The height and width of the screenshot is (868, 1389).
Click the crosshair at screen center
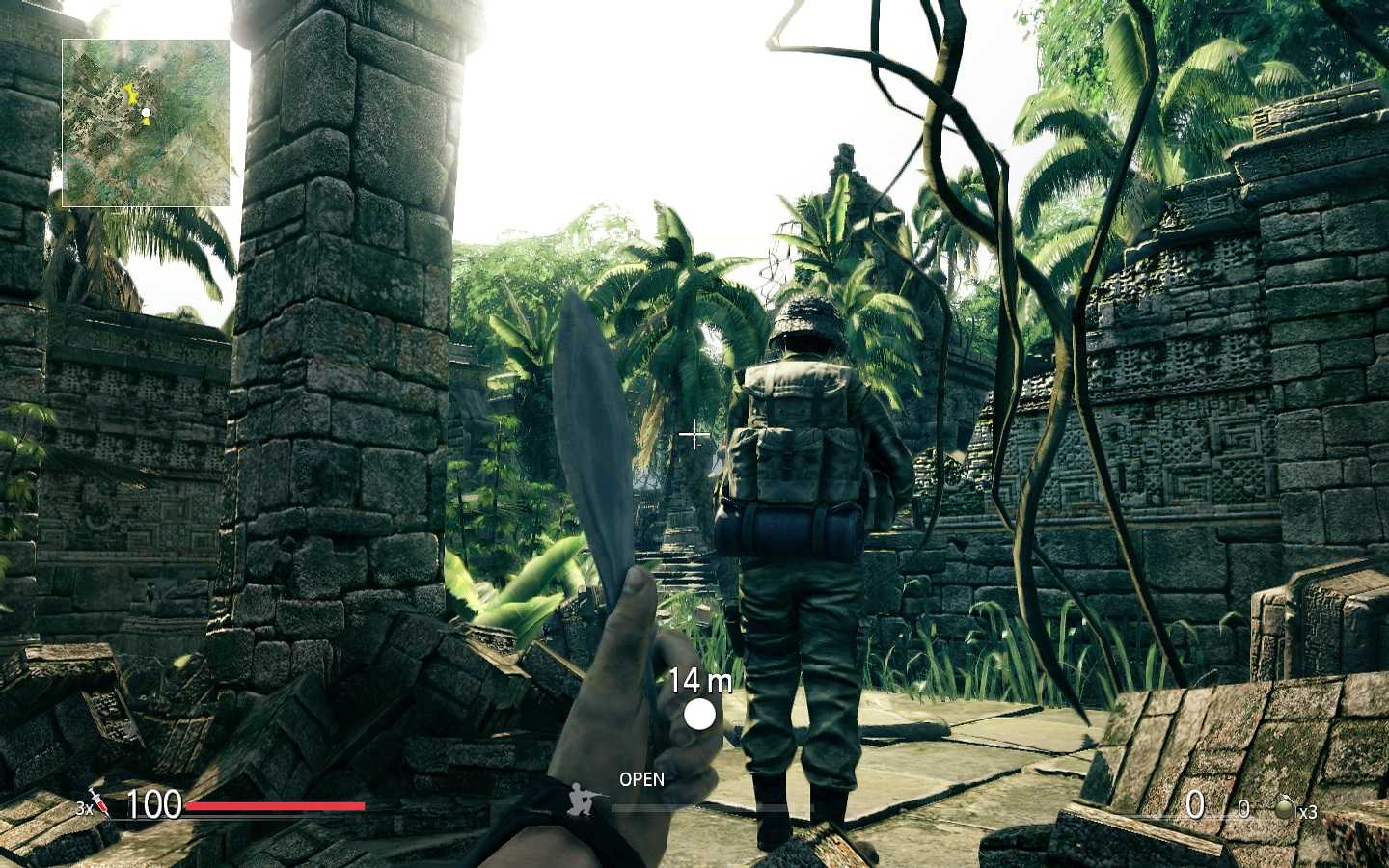[x=694, y=435]
